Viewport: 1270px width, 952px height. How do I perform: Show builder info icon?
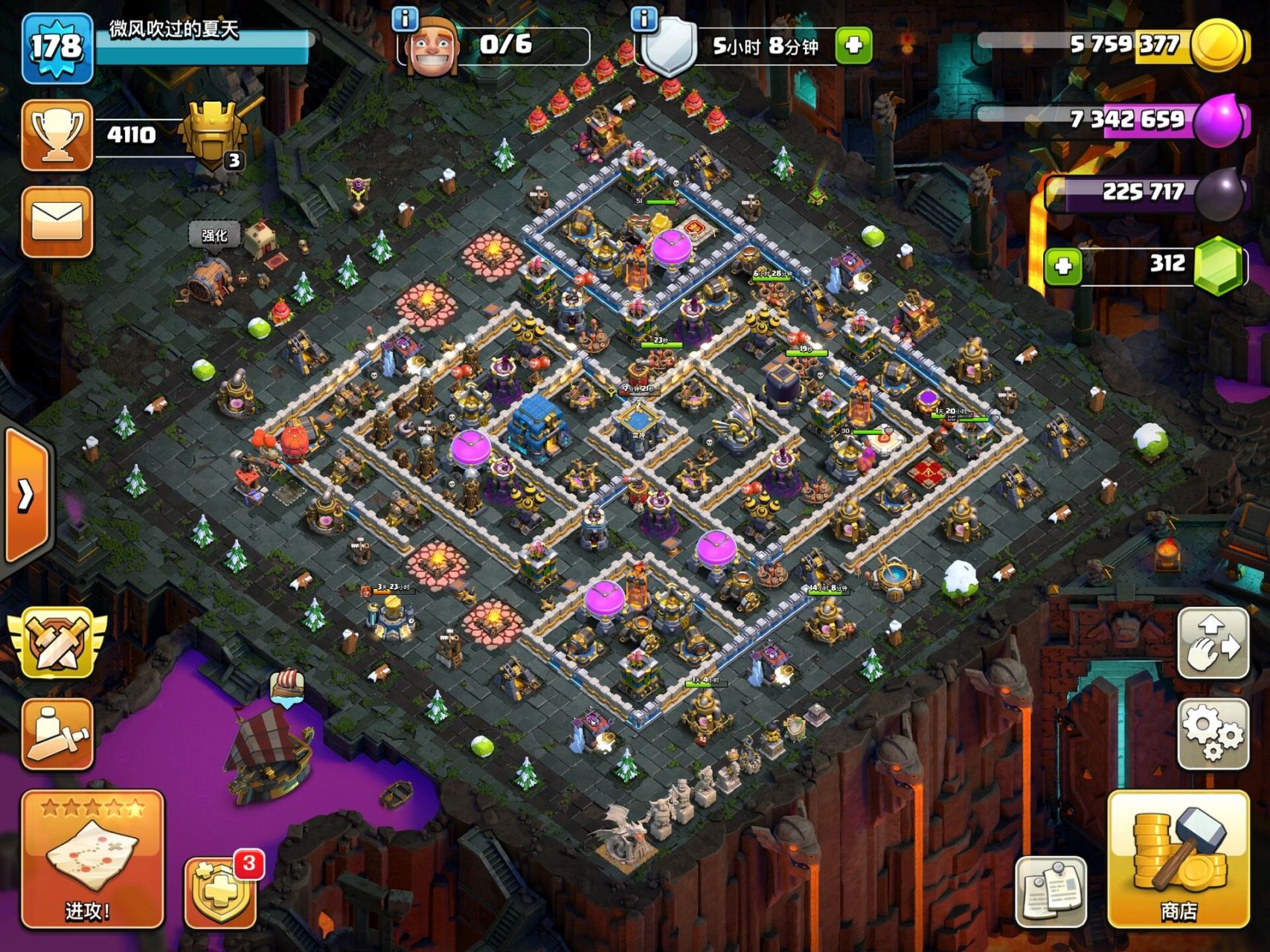pos(405,18)
